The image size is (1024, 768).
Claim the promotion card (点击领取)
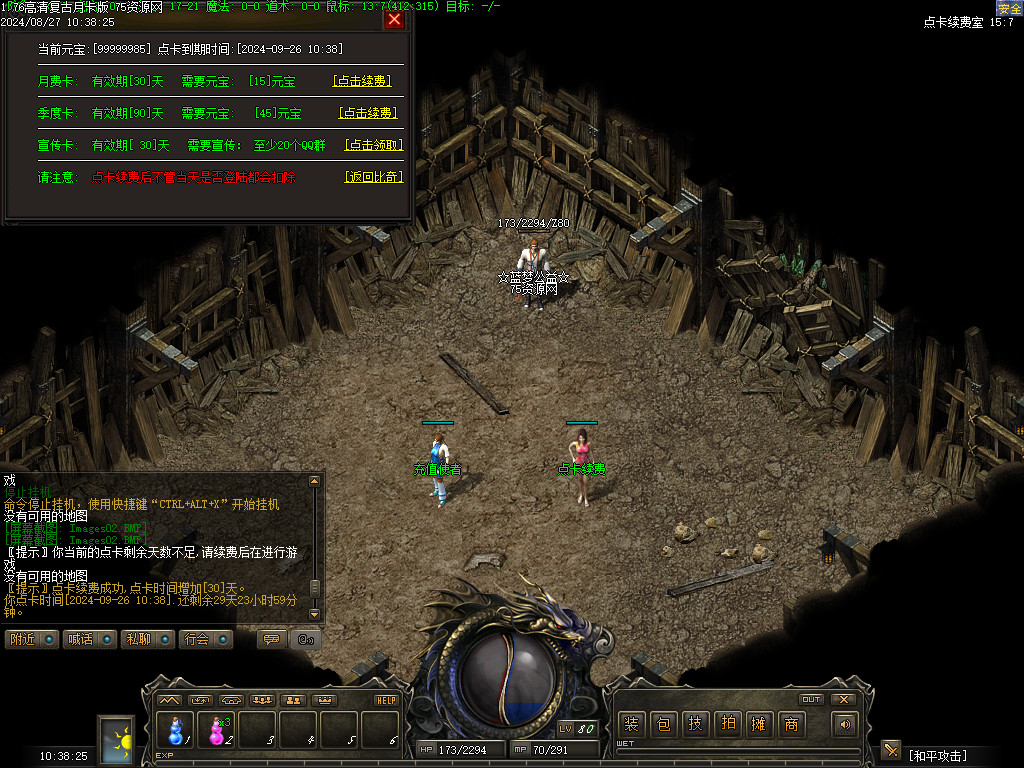click(373, 145)
